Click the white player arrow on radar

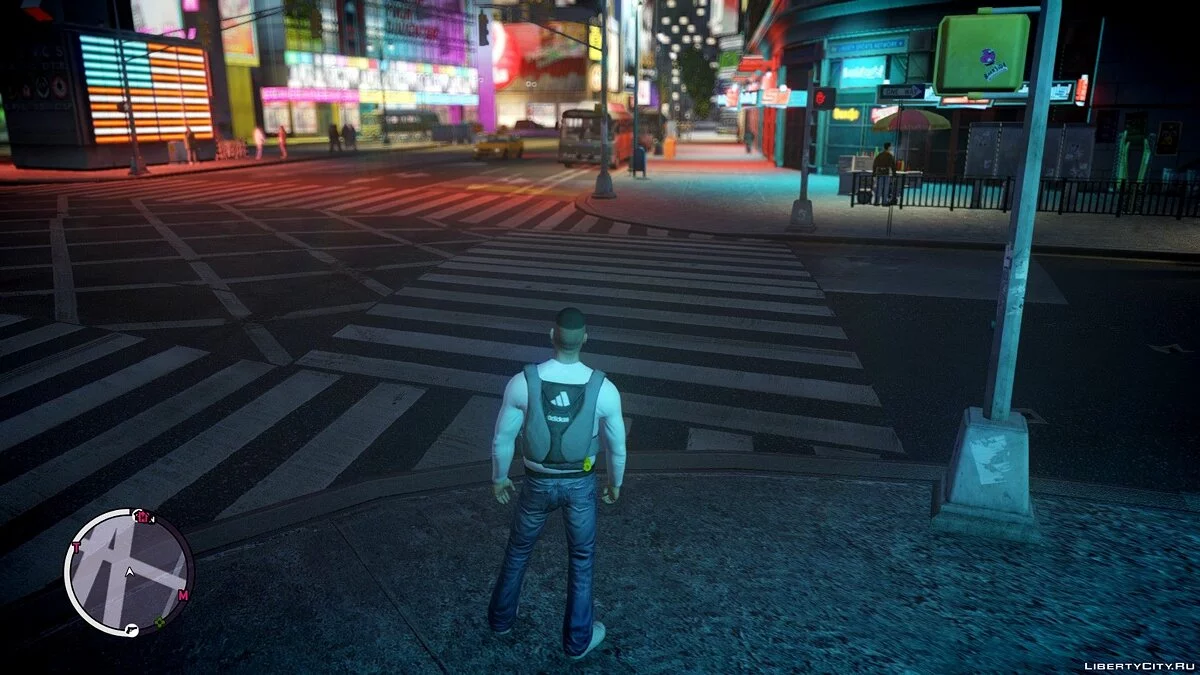pyautogui.click(x=129, y=572)
